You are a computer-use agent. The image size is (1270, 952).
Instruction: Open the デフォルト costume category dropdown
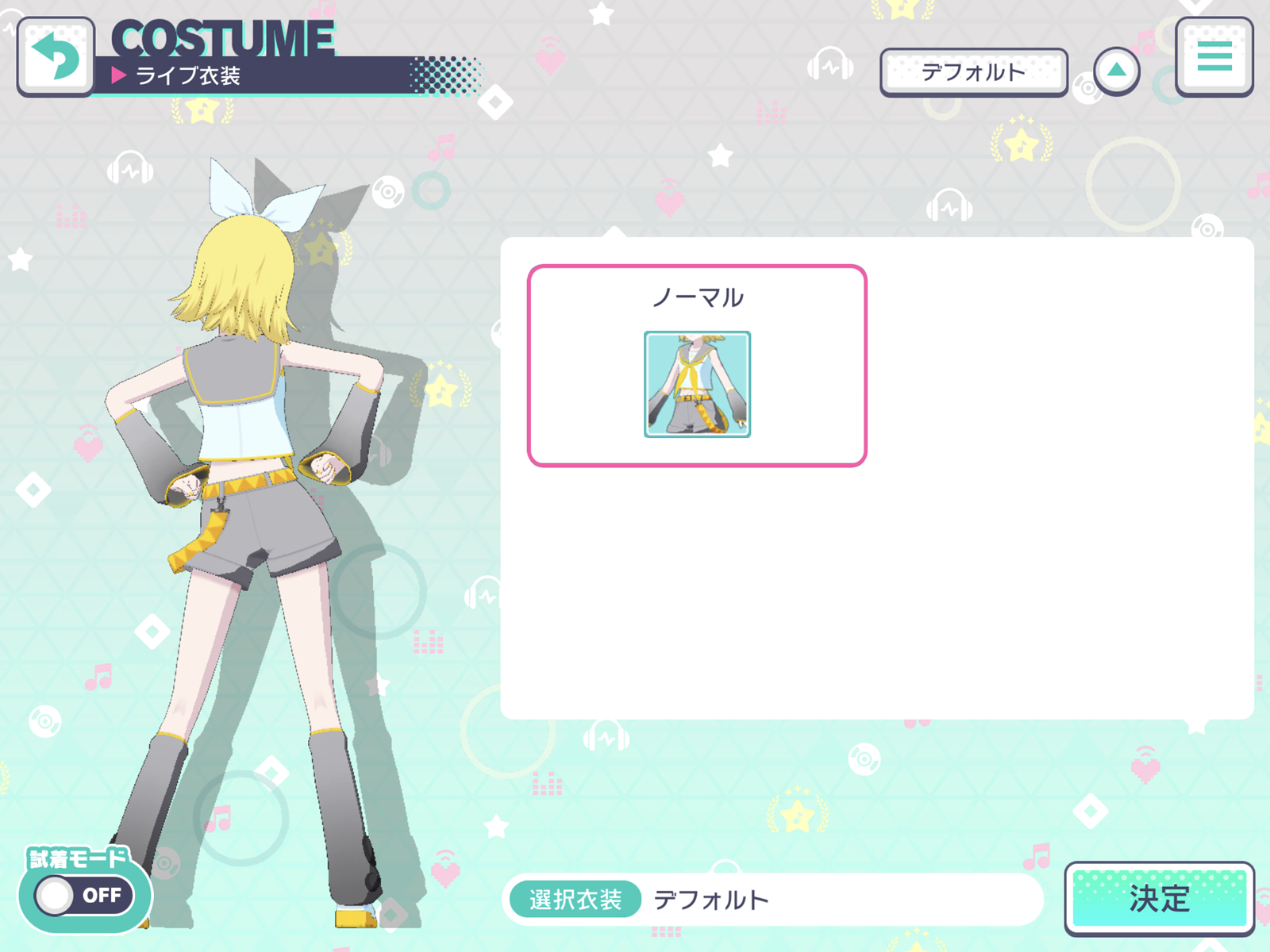point(973,71)
